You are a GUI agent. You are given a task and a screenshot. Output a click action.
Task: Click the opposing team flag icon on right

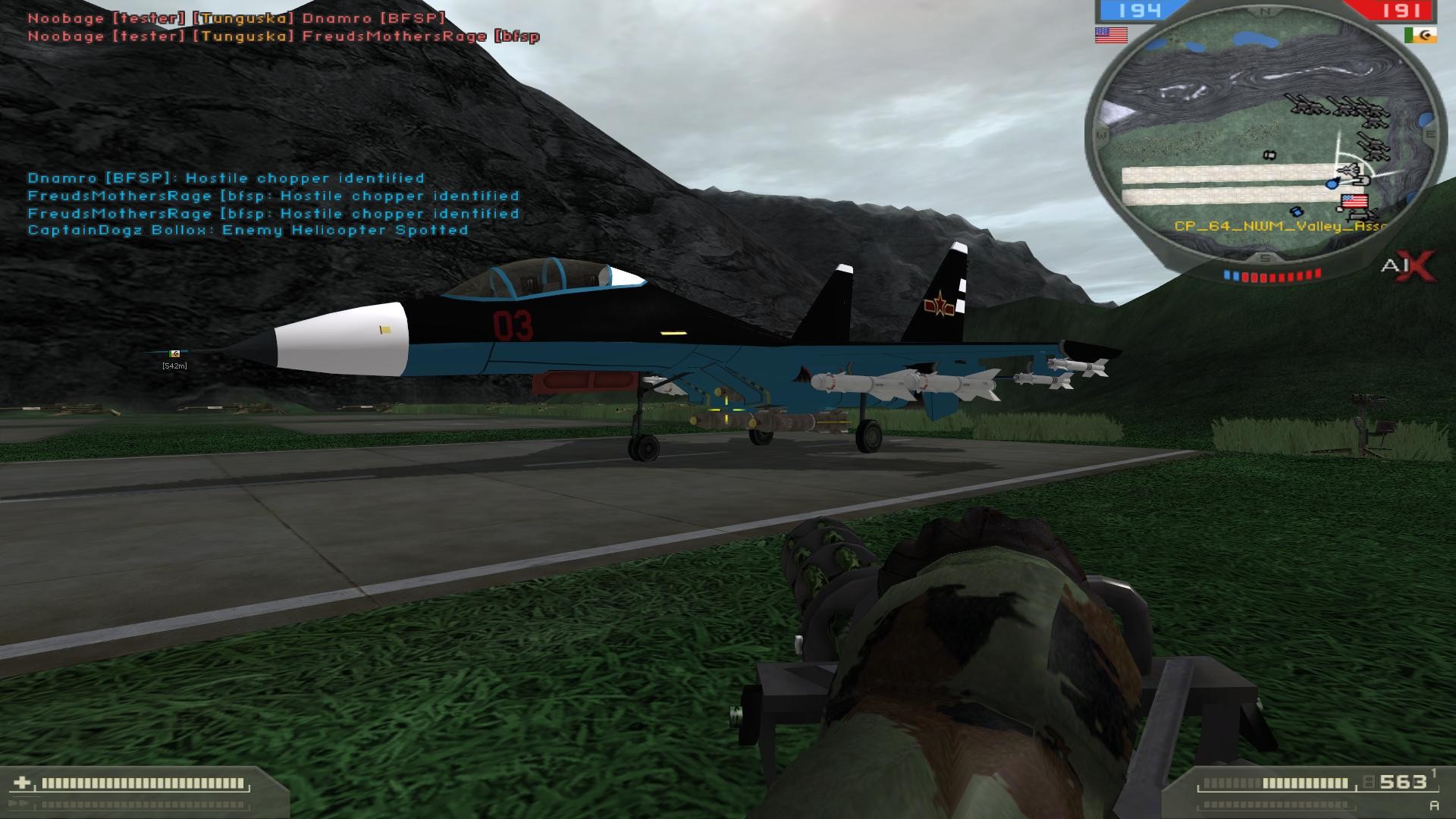coord(1420,36)
